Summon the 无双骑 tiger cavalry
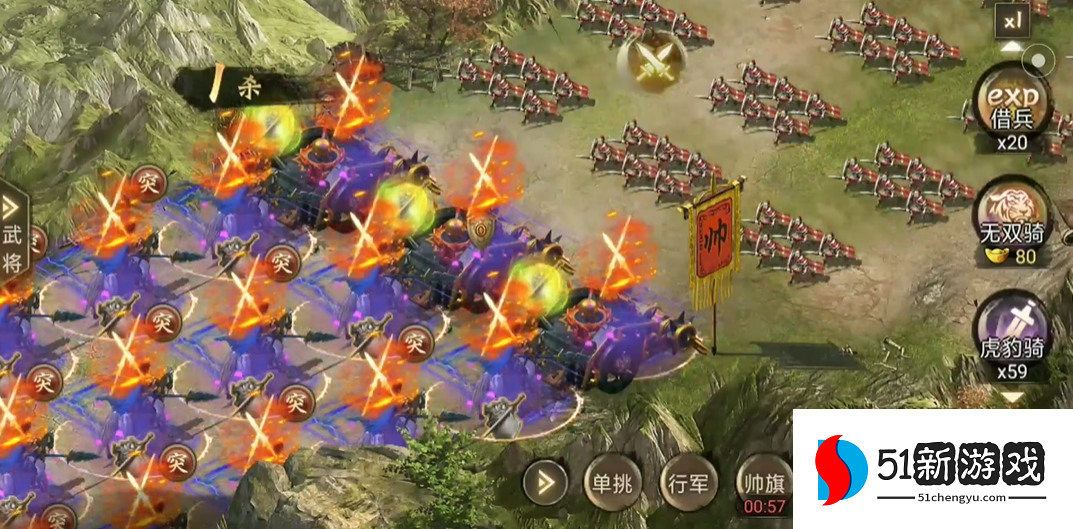Screen dimensions: 1073x529 coord(1013,220)
